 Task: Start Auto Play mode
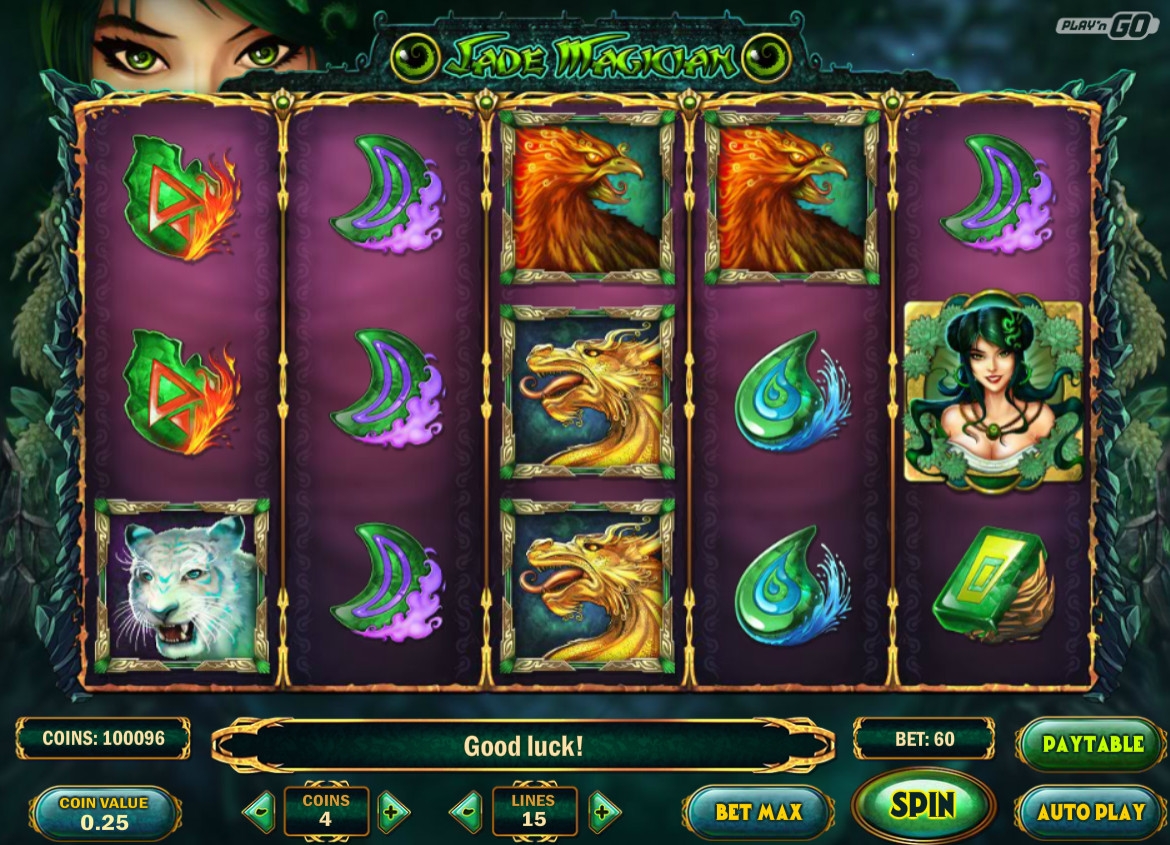click(1090, 811)
